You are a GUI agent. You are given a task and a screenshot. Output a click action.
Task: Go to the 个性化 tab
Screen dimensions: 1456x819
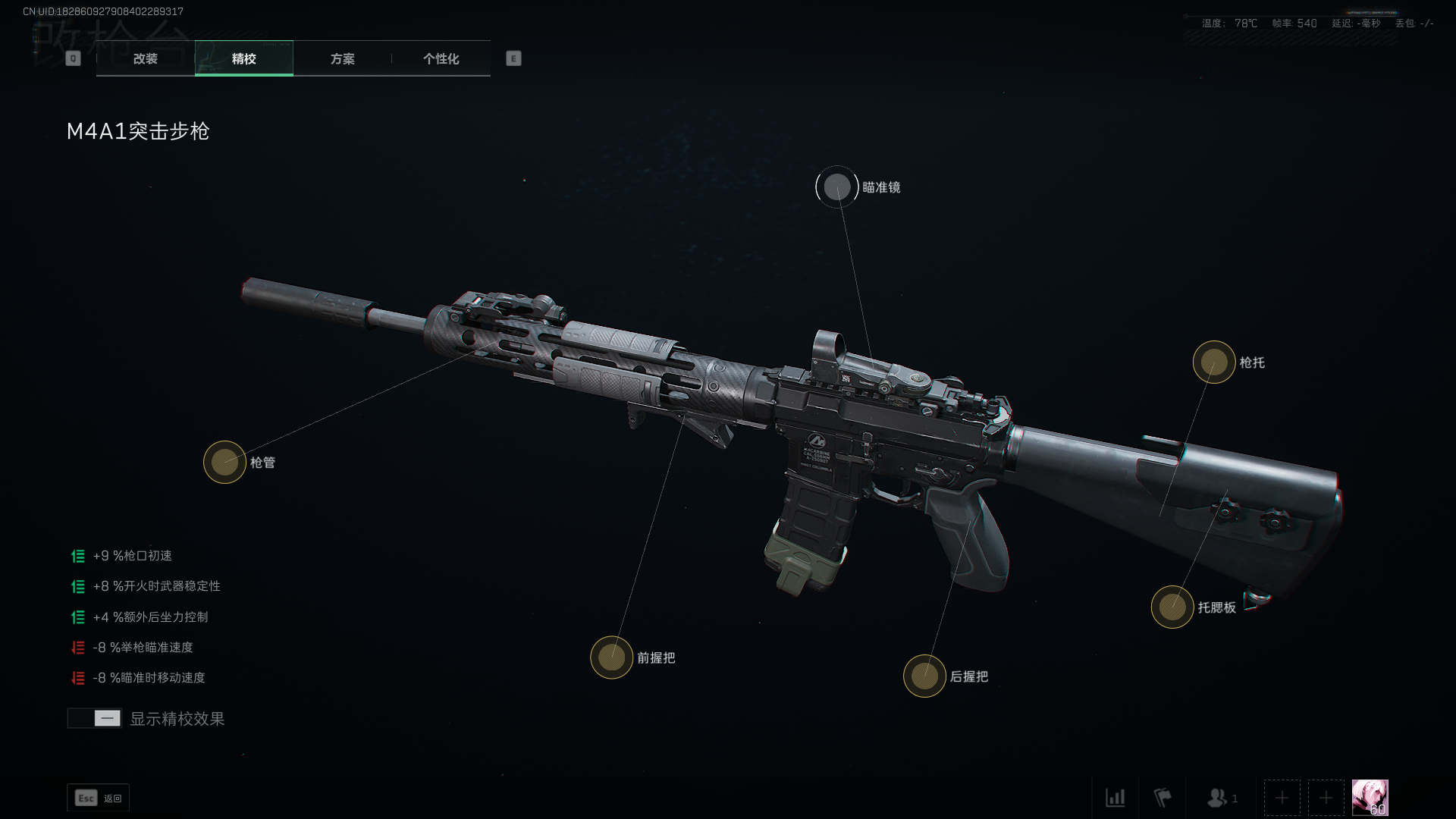pos(441,58)
